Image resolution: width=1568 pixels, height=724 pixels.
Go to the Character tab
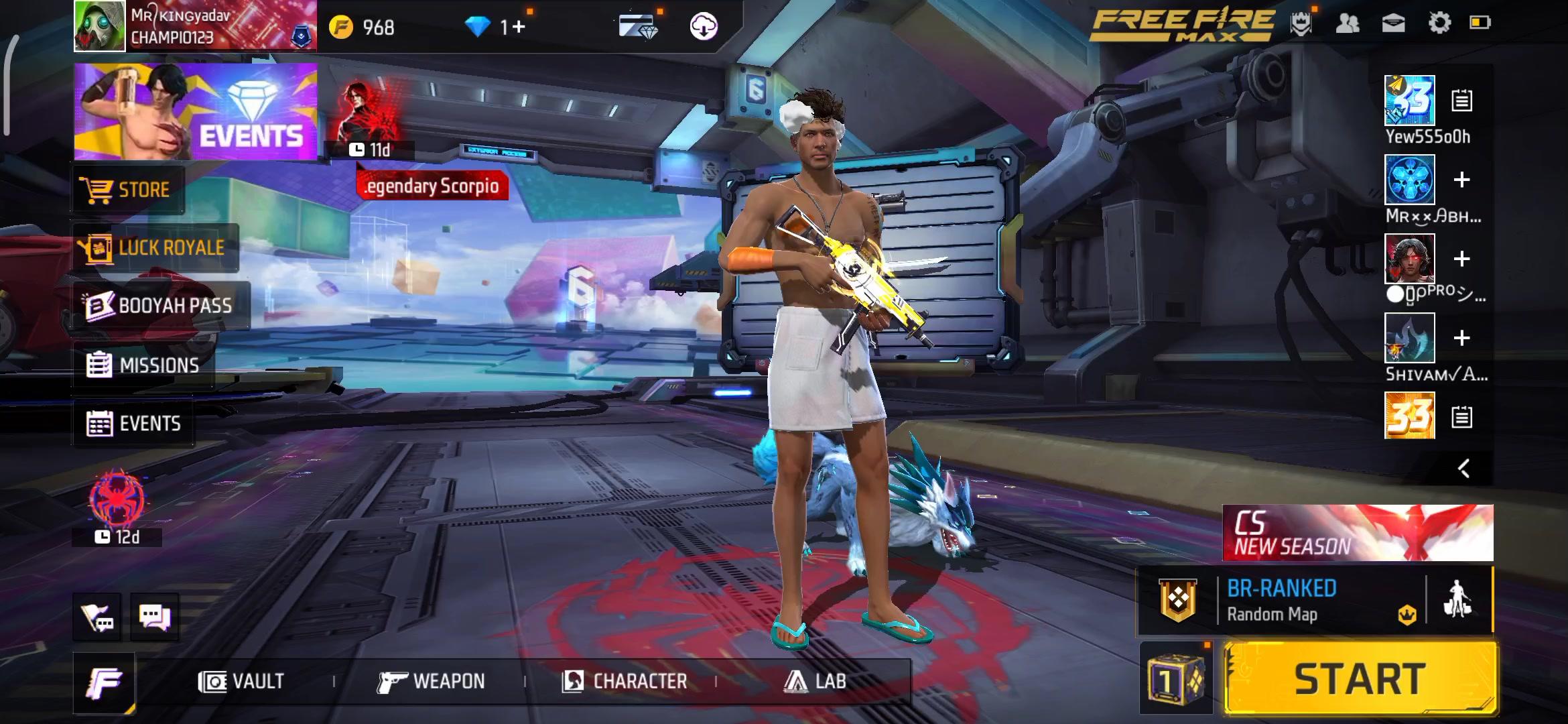(x=625, y=682)
